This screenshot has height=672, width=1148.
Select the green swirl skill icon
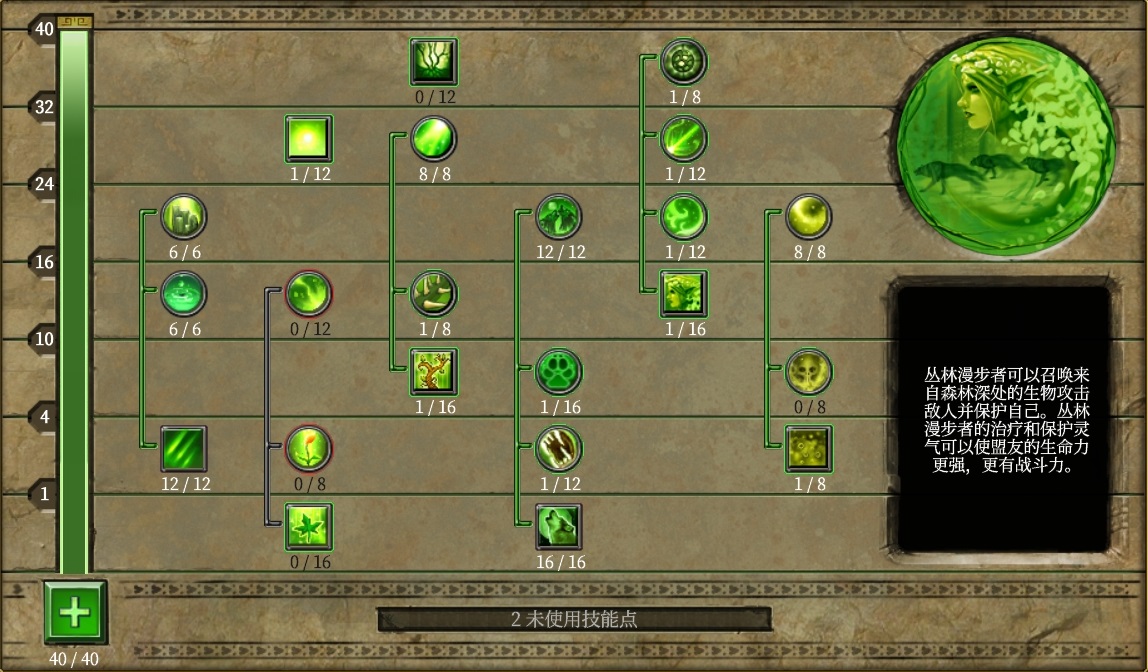[684, 217]
